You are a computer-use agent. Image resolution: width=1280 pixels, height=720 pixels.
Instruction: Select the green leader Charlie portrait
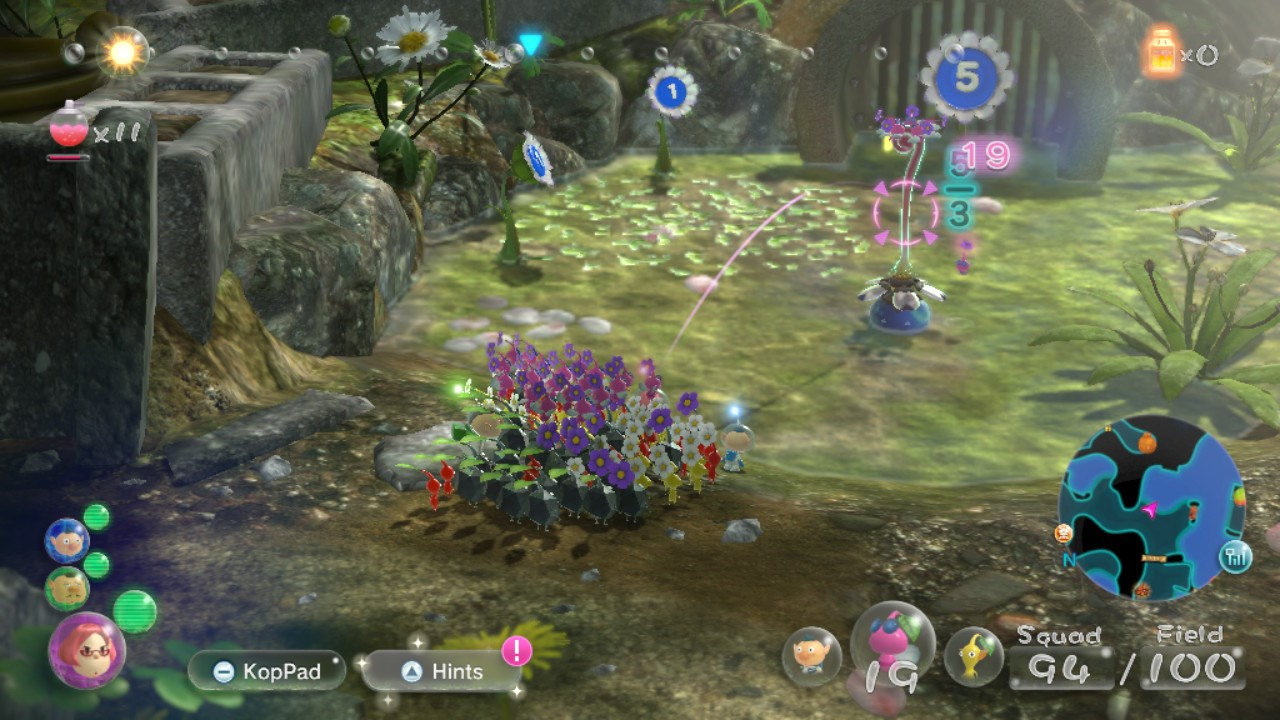(67, 588)
